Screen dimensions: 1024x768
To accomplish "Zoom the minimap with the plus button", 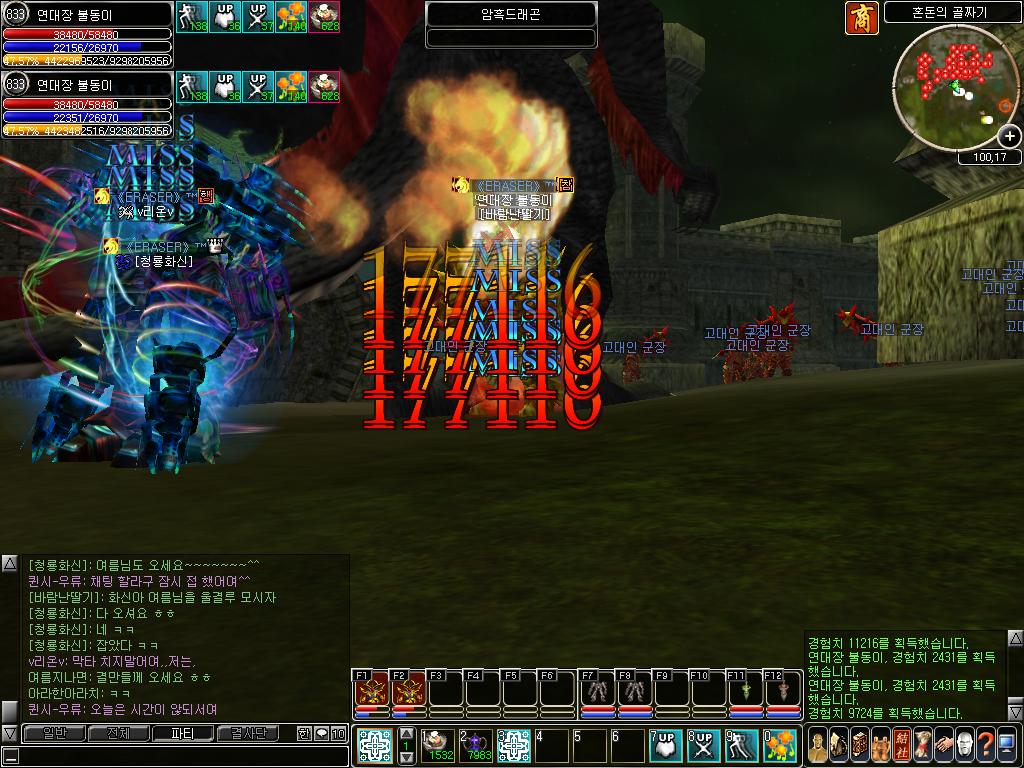I will click(1010, 136).
